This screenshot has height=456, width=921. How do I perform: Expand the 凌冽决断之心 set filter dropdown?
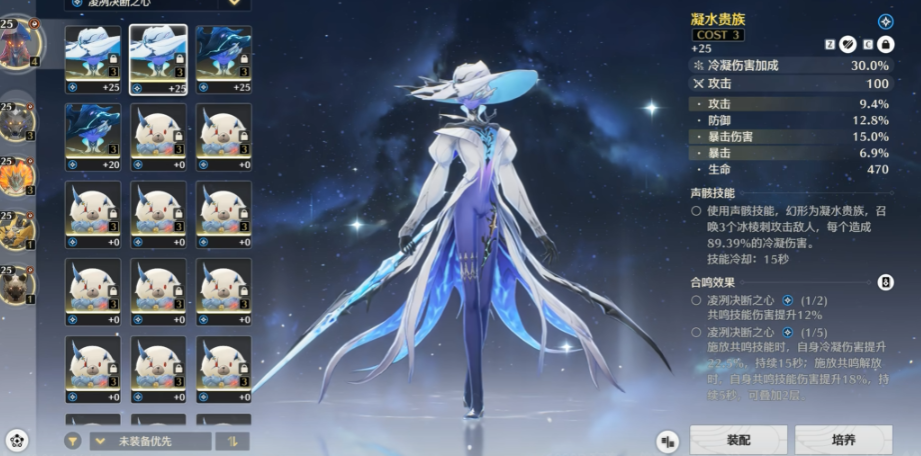coord(234,3)
